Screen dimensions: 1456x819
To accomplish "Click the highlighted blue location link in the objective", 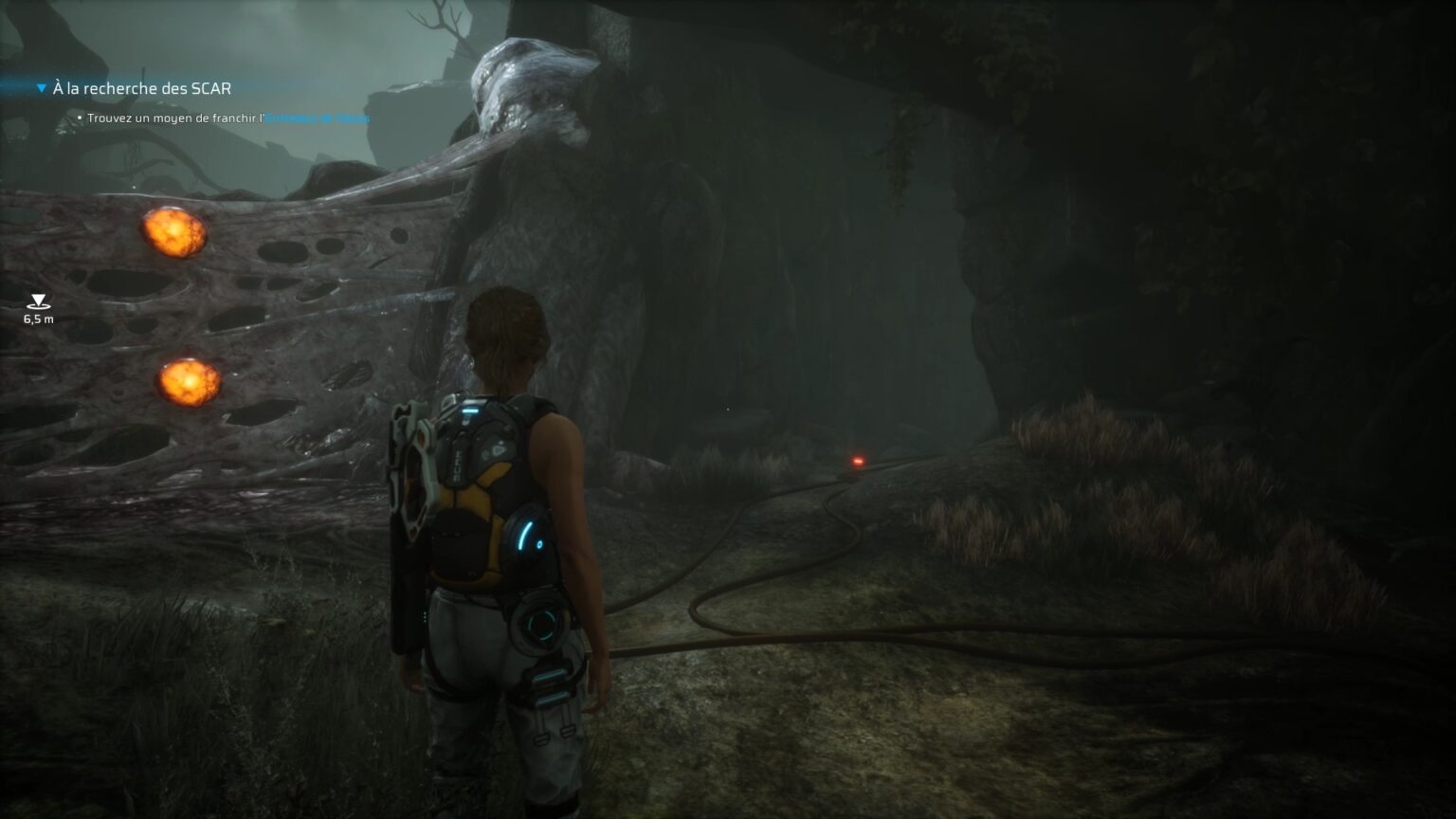I will [x=320, y=118].
